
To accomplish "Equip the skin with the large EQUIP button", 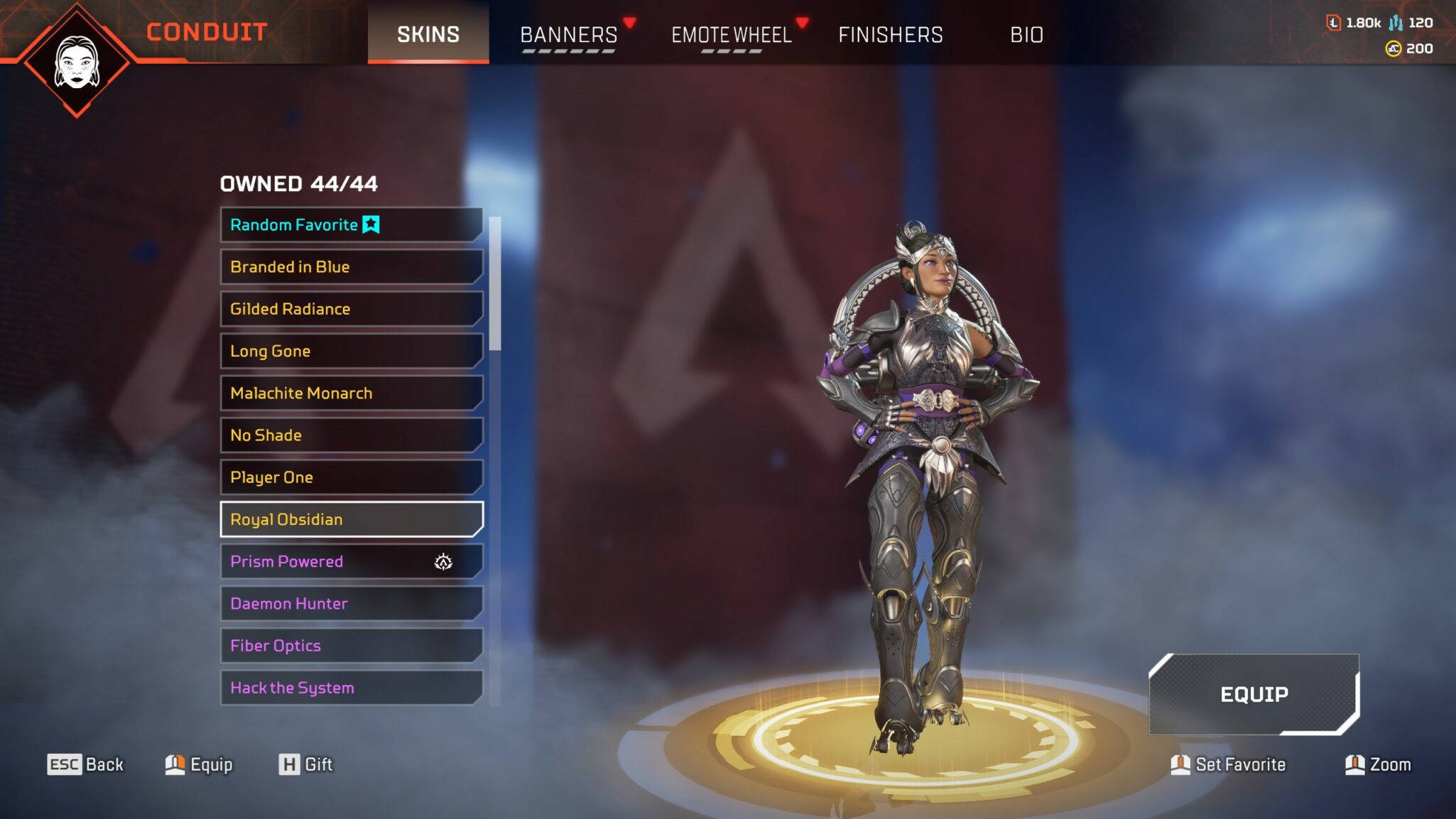I will point(1254,694).
